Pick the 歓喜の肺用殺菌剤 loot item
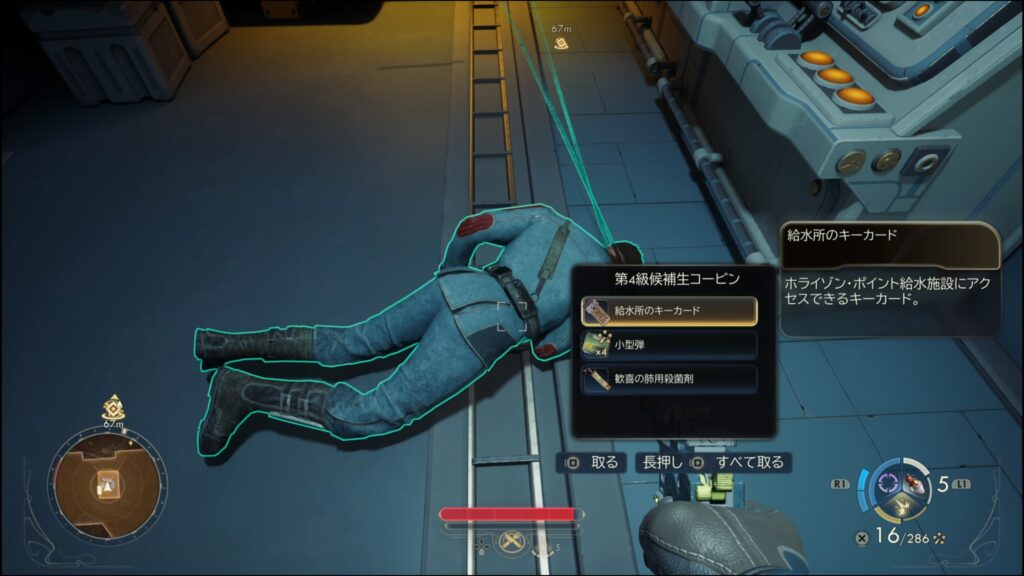 coord(669,379)
